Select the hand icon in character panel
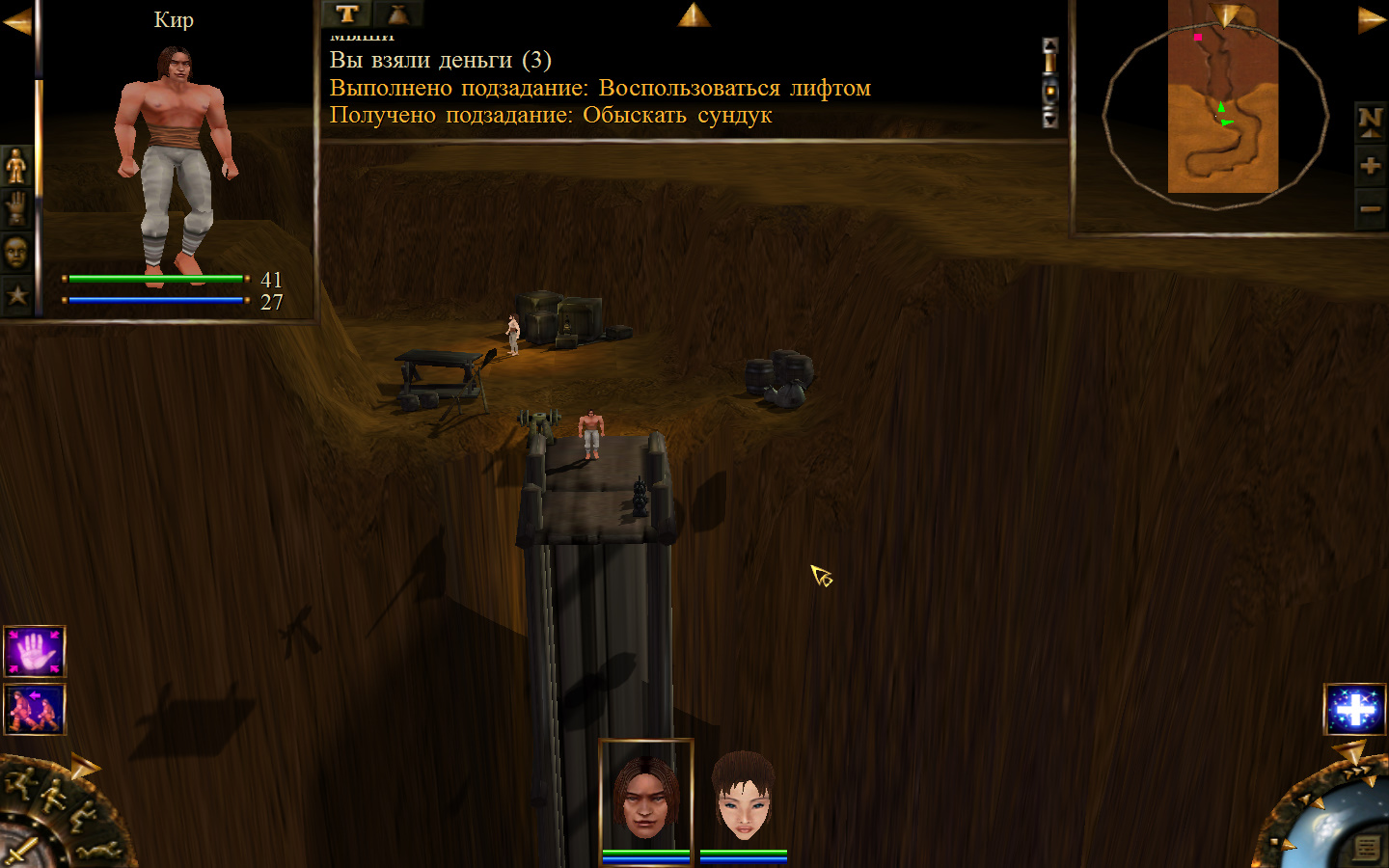The image size is (1389, 868). [x=16, y=209]
